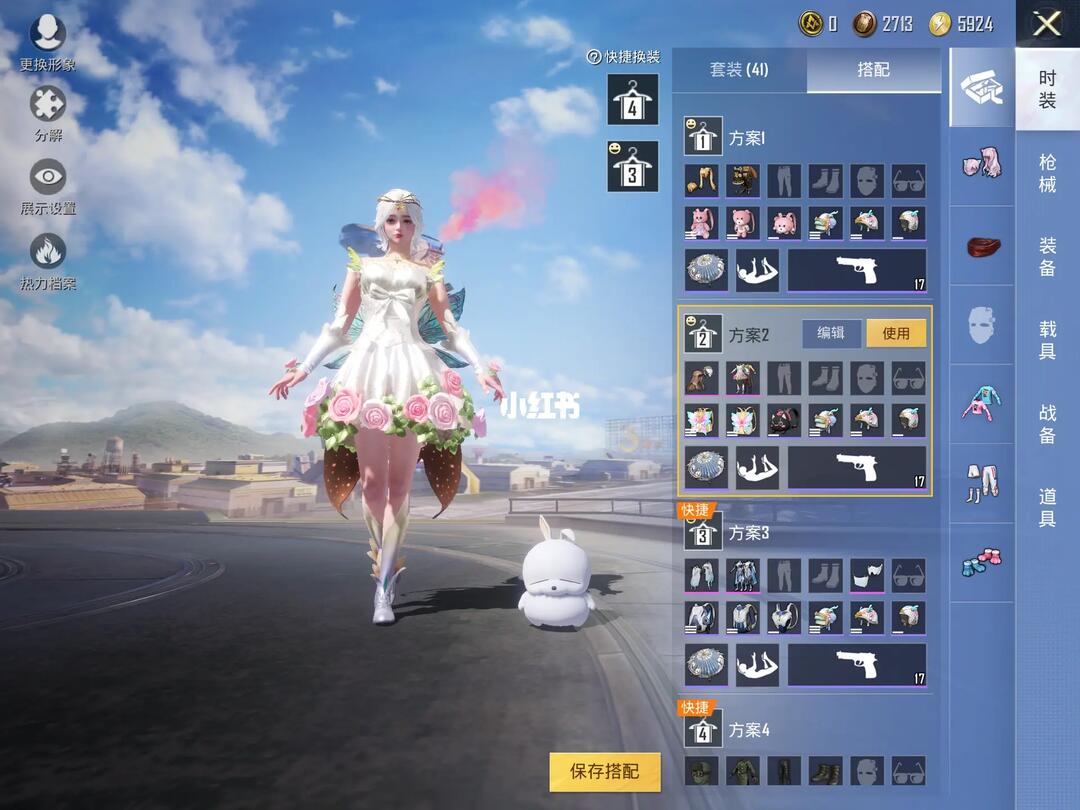Open 展示设置 display settings
Viewport: 1080px width, 810px height.
click(48, 185)
